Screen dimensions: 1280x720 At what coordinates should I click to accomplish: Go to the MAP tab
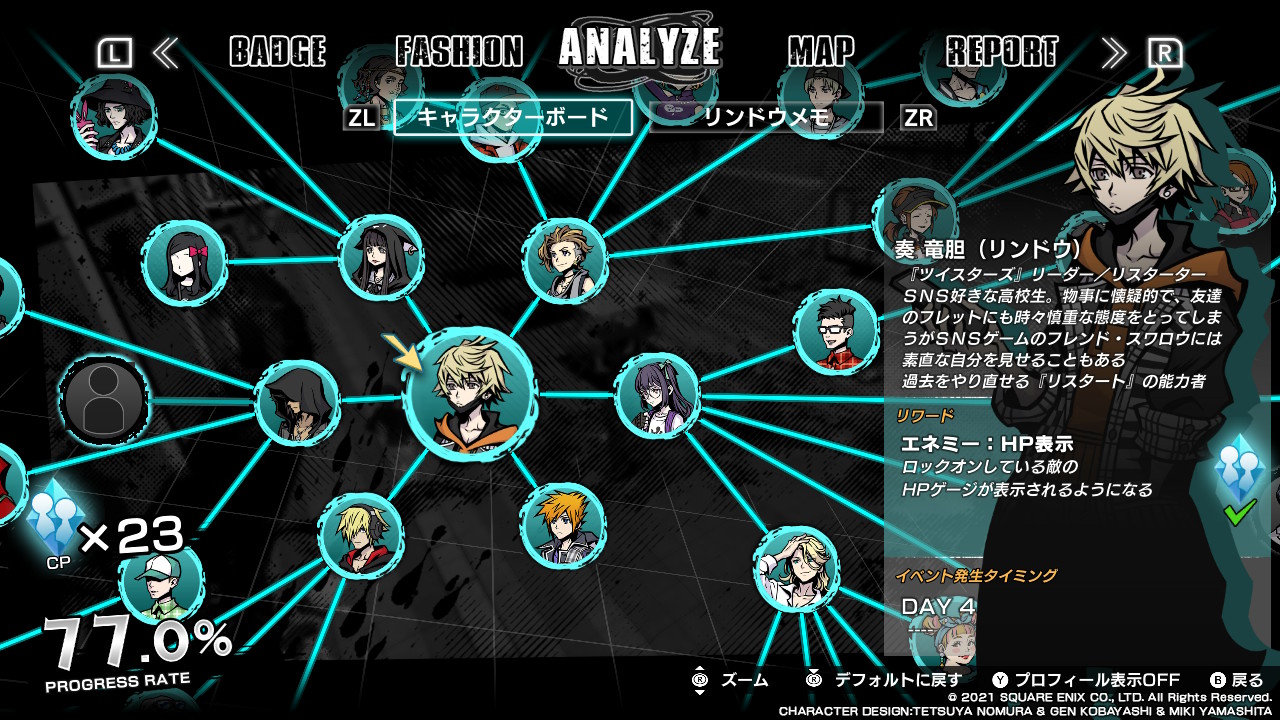tap(821, 51)
